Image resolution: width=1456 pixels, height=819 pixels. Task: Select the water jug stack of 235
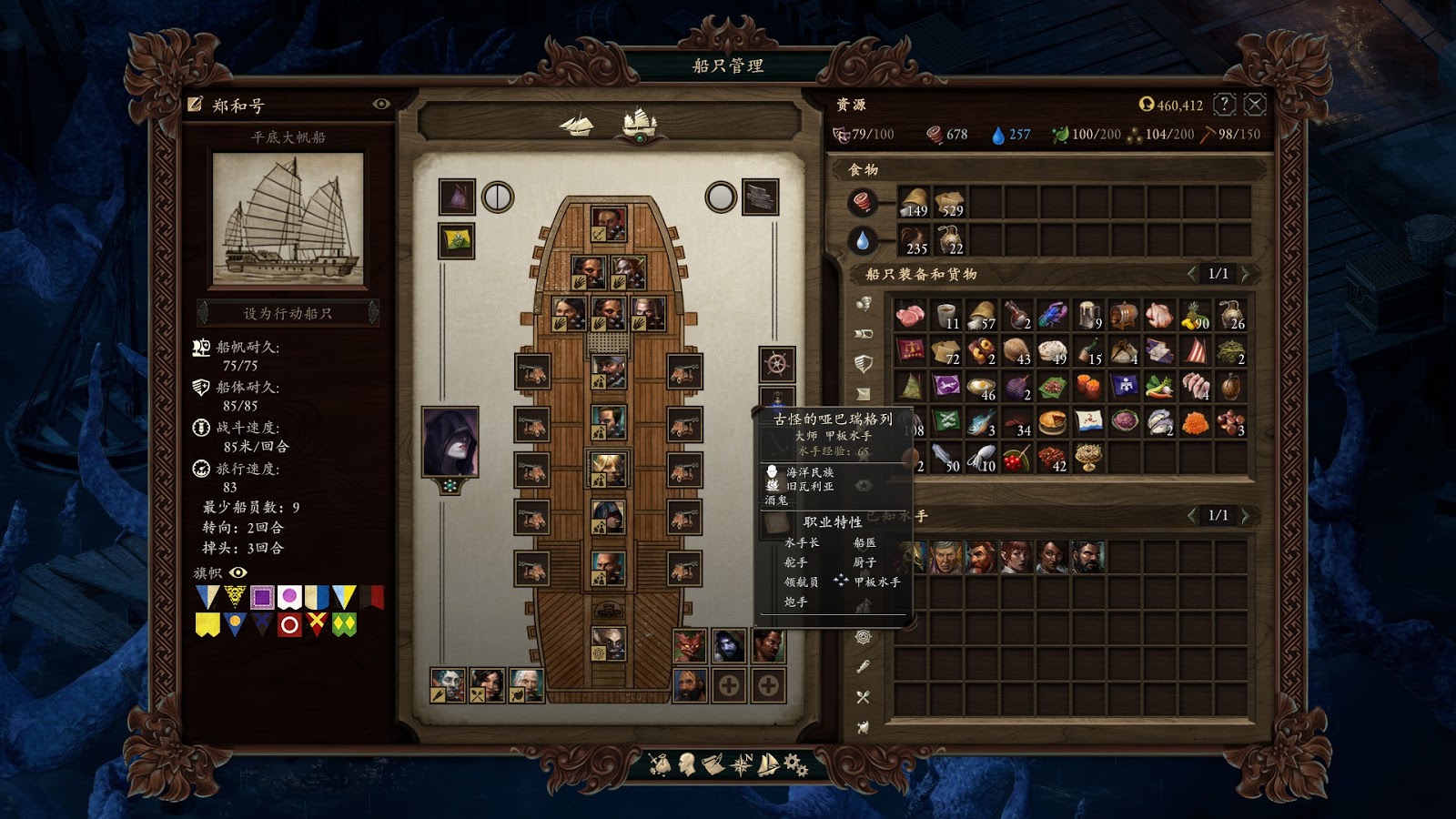914,240
